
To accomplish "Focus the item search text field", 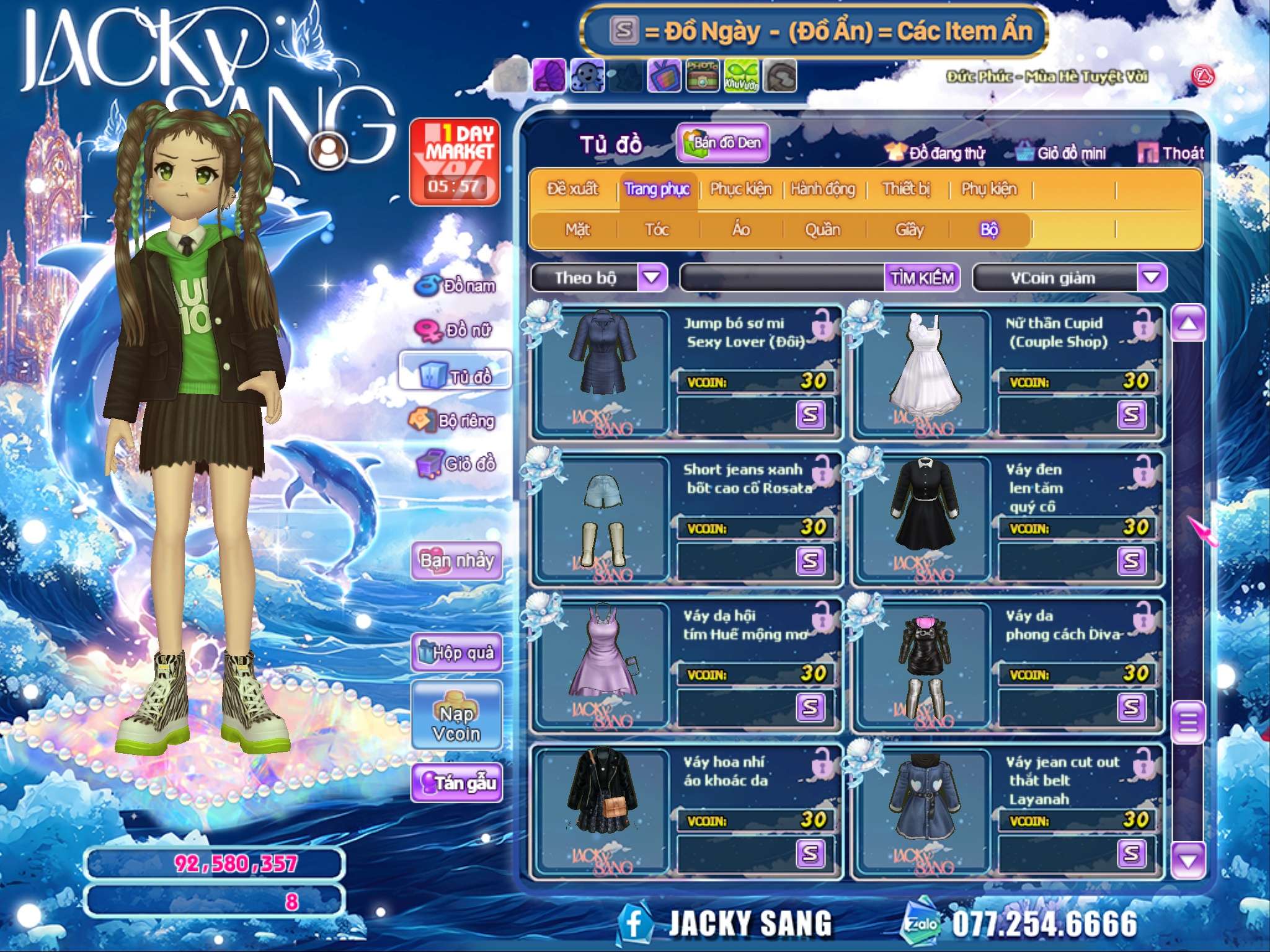I will pyautogui.click(x=783, y=278).
